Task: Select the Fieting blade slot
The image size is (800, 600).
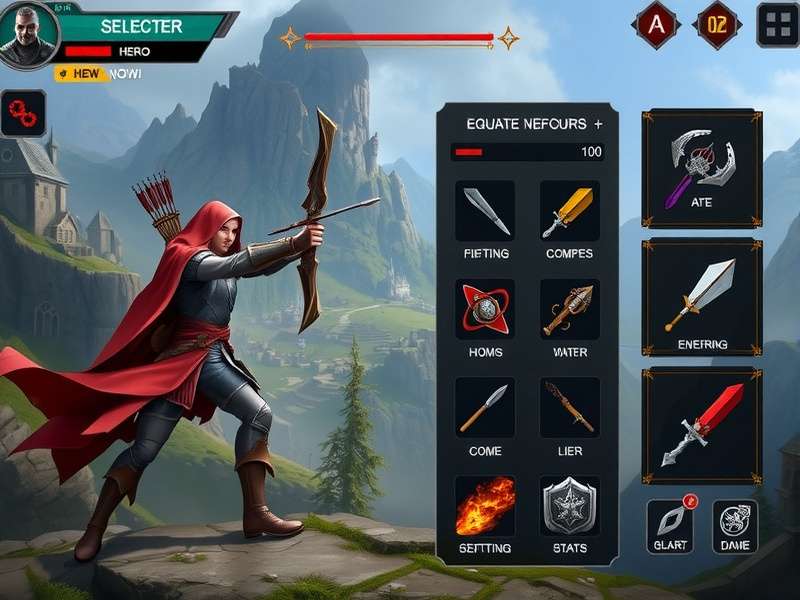Action: (x=486, y=211)
